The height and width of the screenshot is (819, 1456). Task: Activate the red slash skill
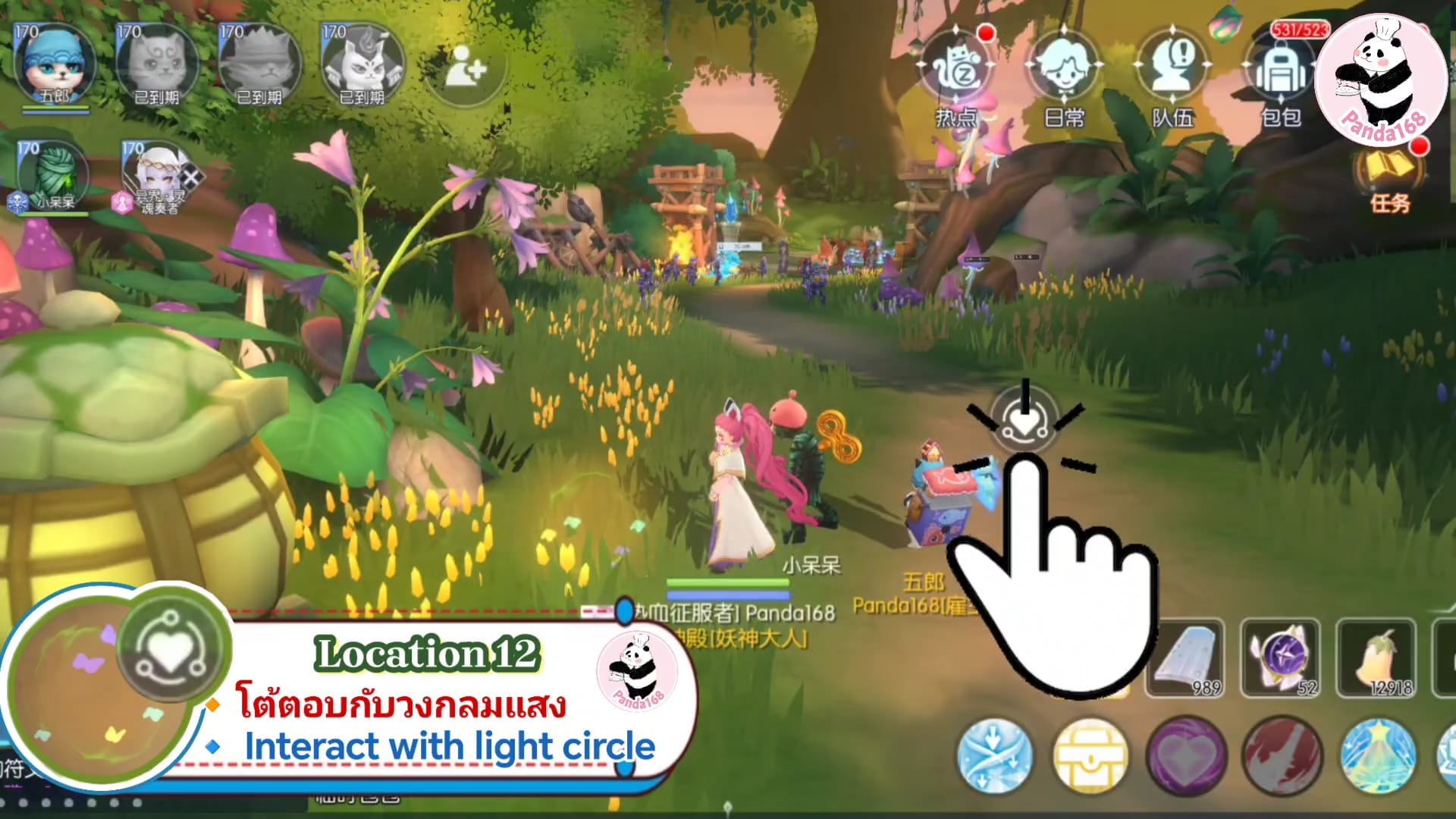point(1282,755)
